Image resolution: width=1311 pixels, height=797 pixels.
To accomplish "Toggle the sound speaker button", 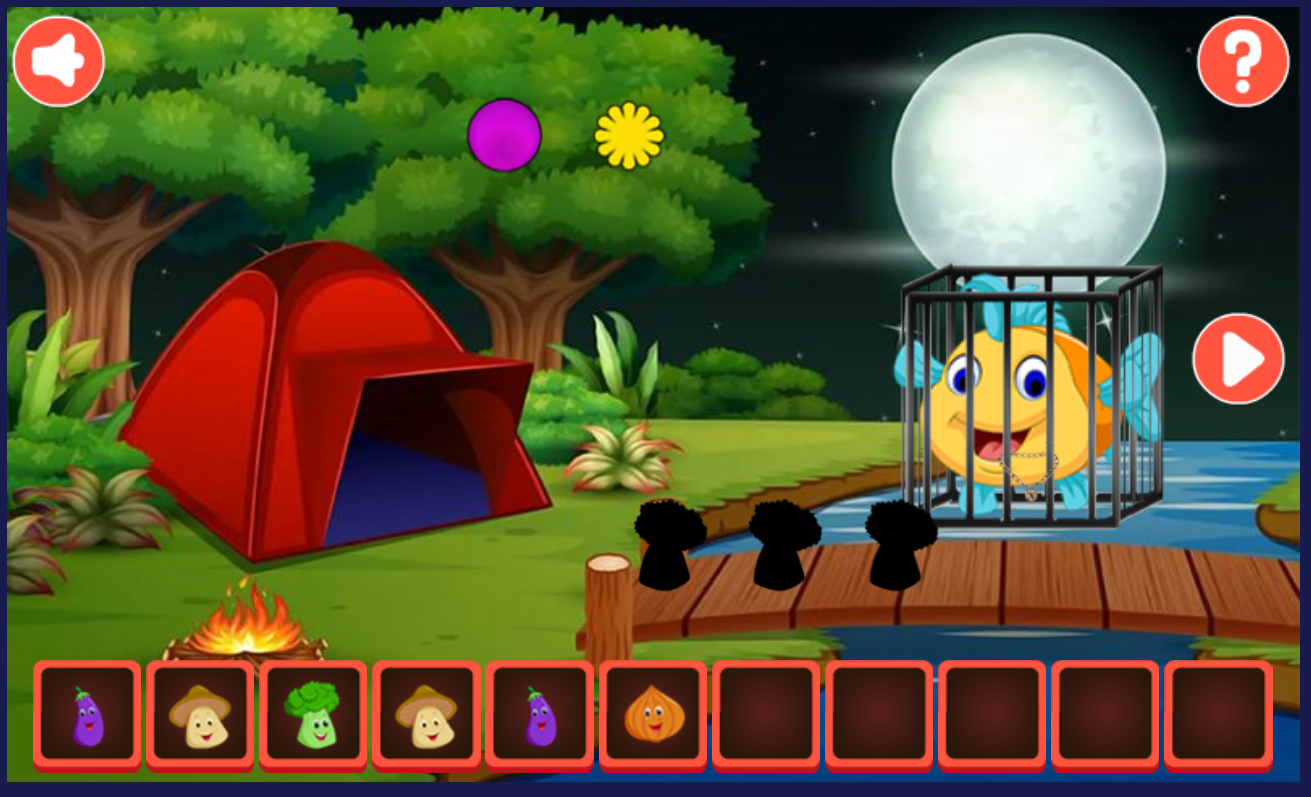I will 59,61.
